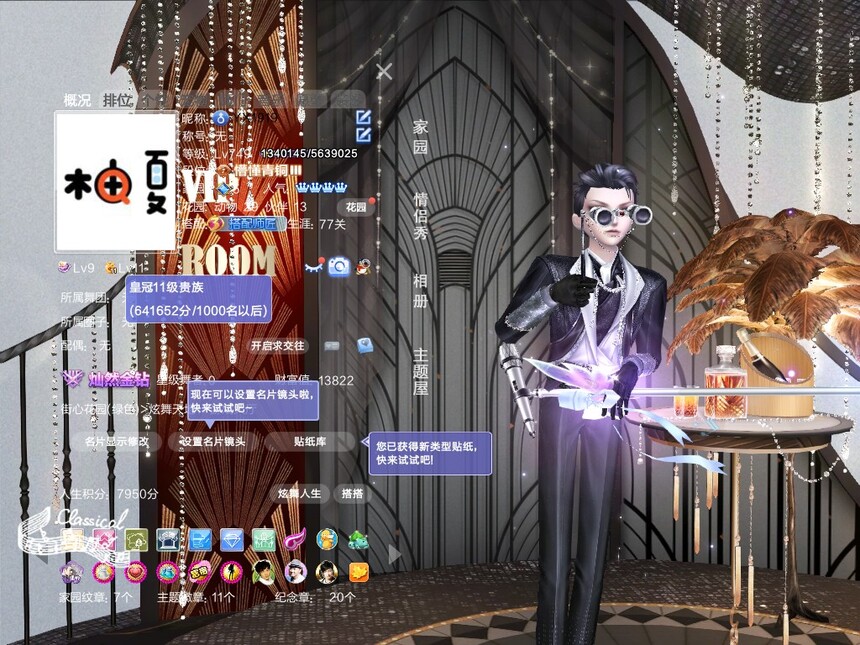Switch to the 概况 overview tab
860x645 pixels.
[x=77, y=99]
